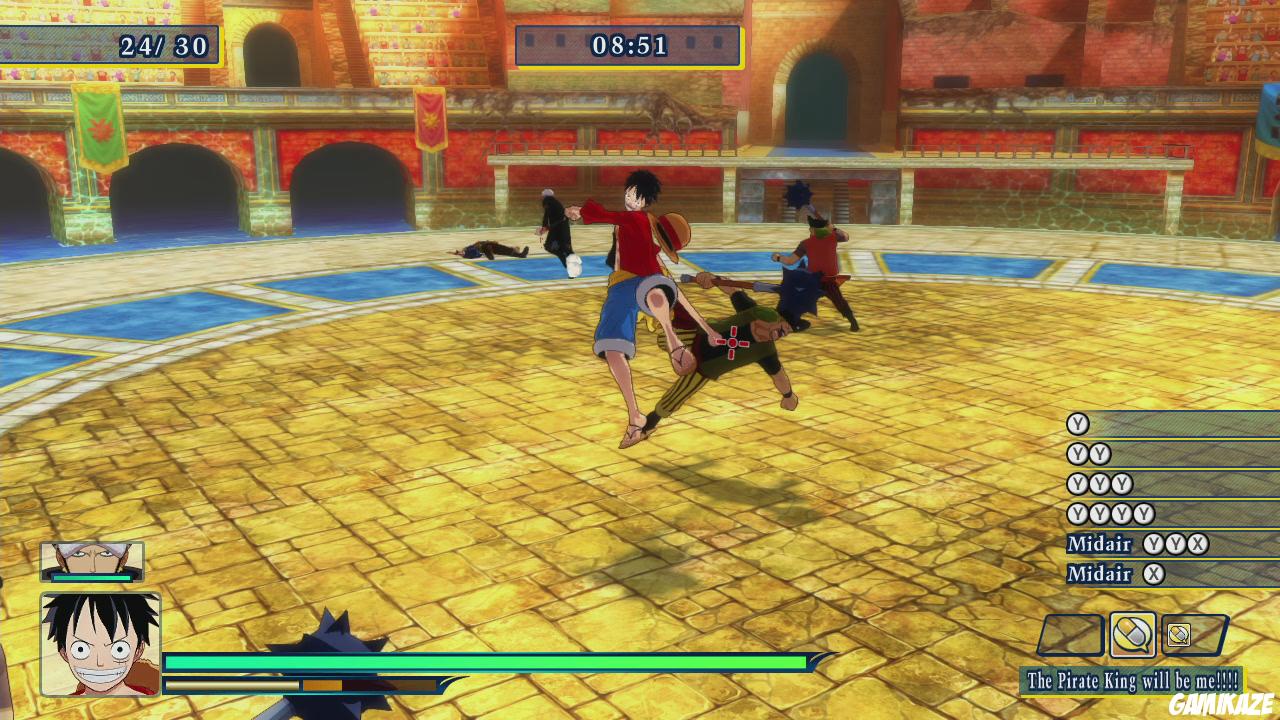
Task: Click the smaller secondary skill slot icon
Action: tap(1180, 634)
